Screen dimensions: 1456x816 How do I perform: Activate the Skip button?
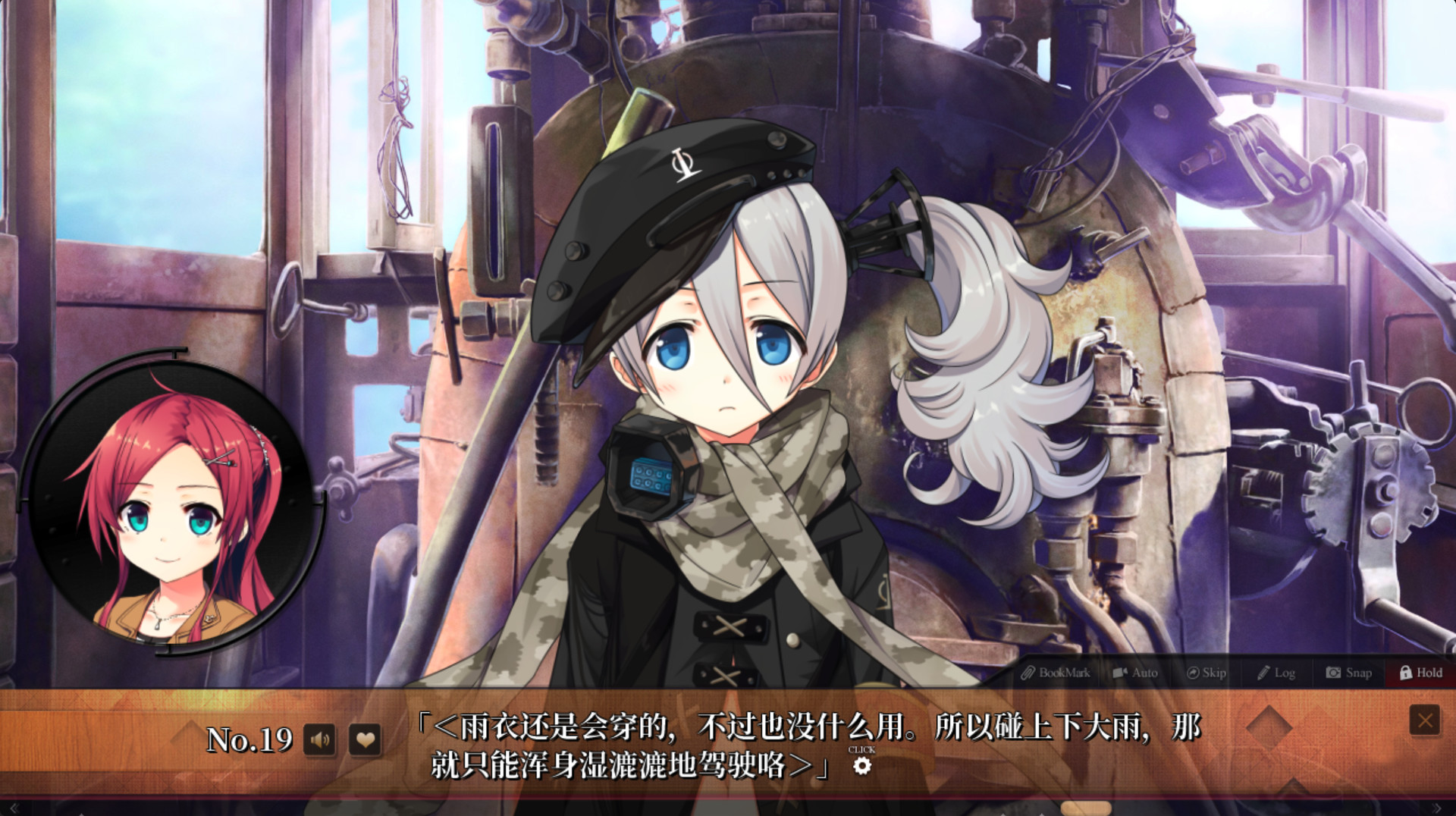(x=1207, y=673)
